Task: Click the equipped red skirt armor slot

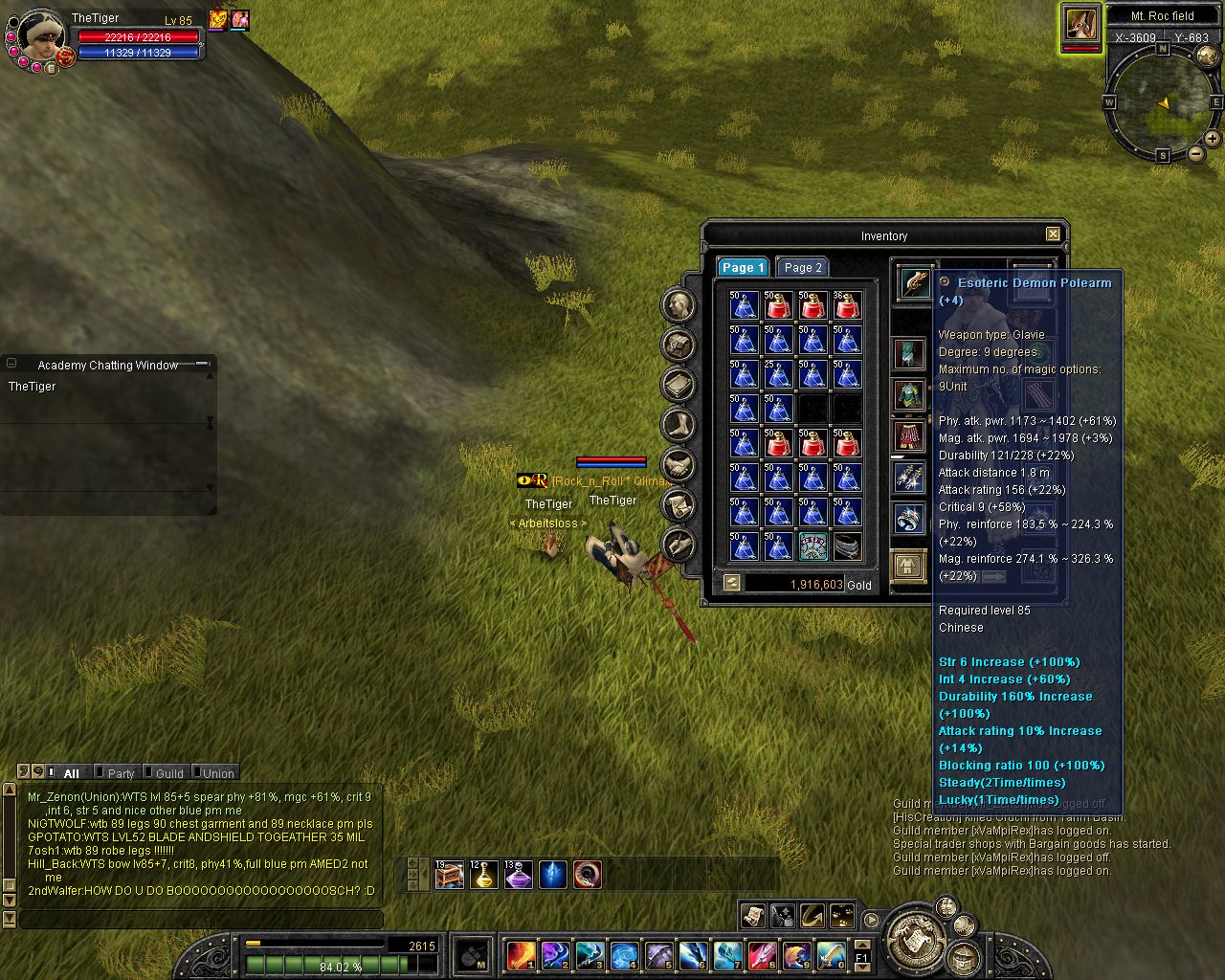Action: point(909,436)
